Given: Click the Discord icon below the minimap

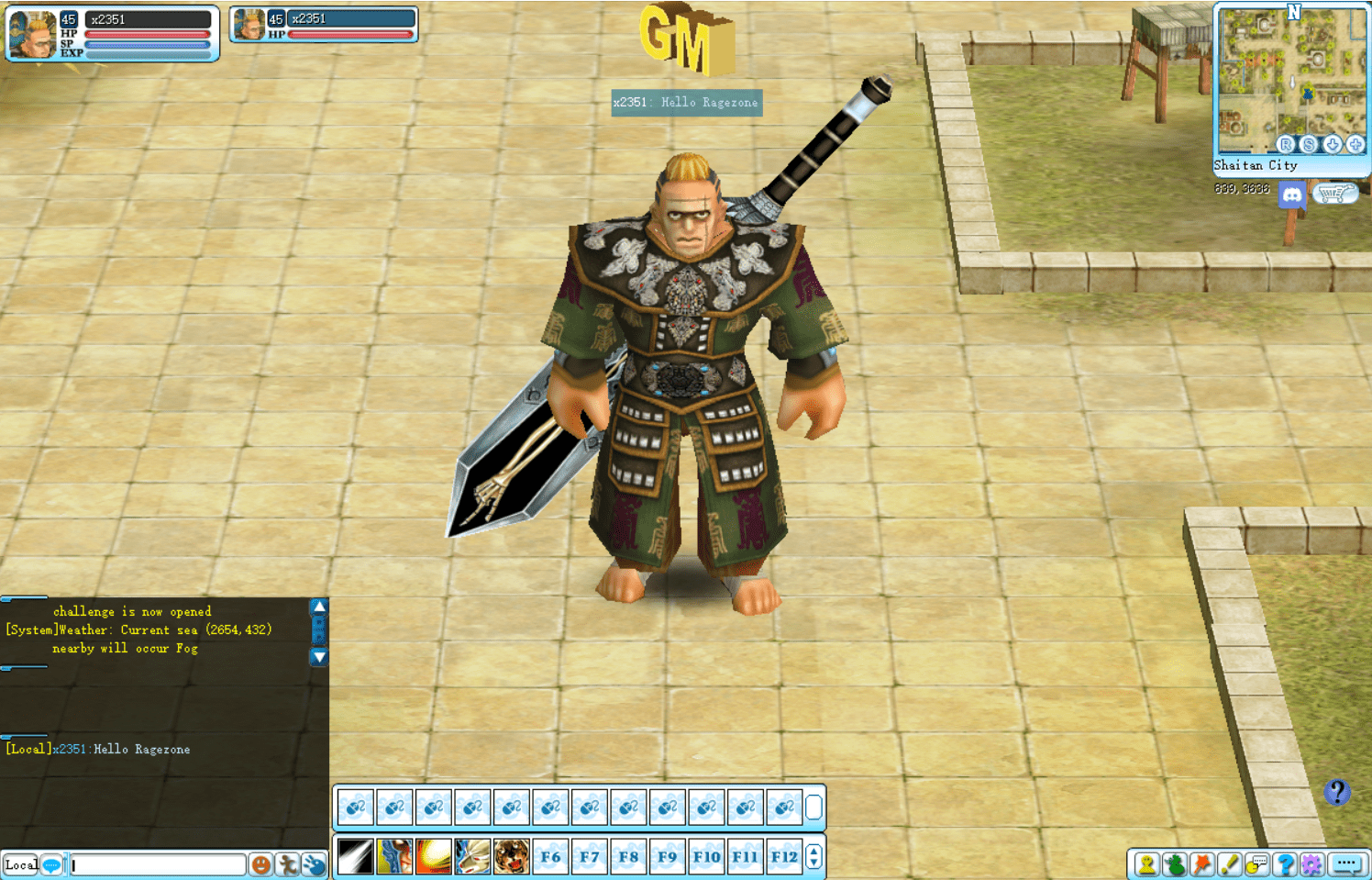Looking at the screenshot, I should pyautogui.click(x=1292, y=195).
